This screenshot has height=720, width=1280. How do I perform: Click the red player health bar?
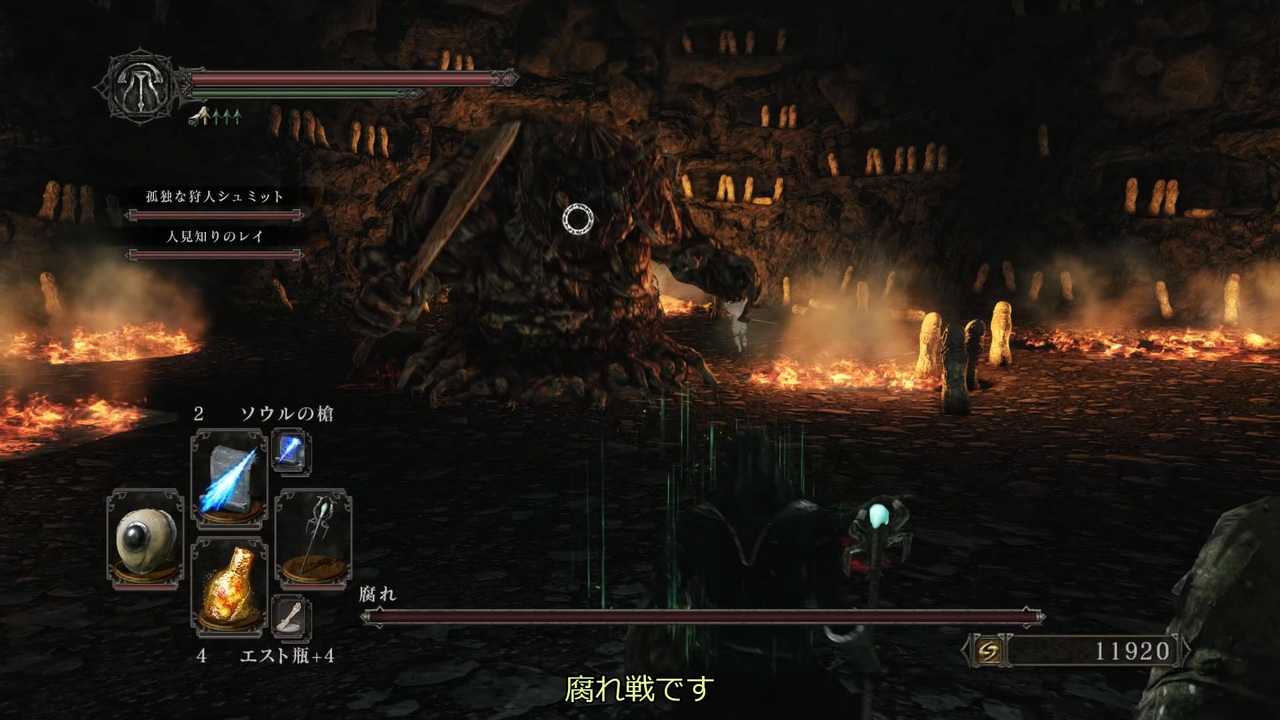pos(345,77)
